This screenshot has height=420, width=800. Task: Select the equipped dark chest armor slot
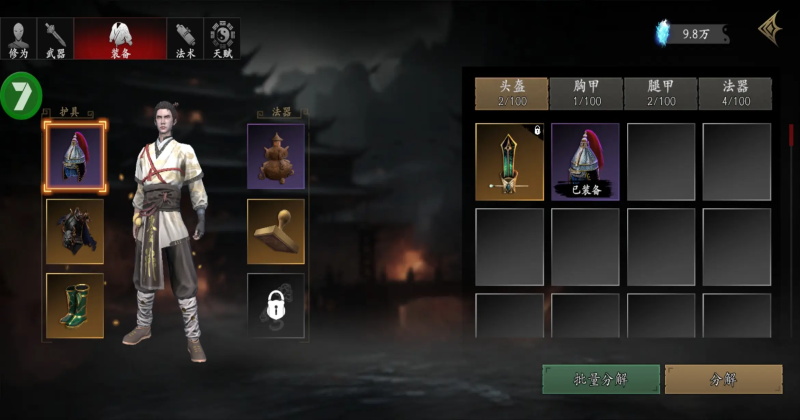[x=75, y=231]
